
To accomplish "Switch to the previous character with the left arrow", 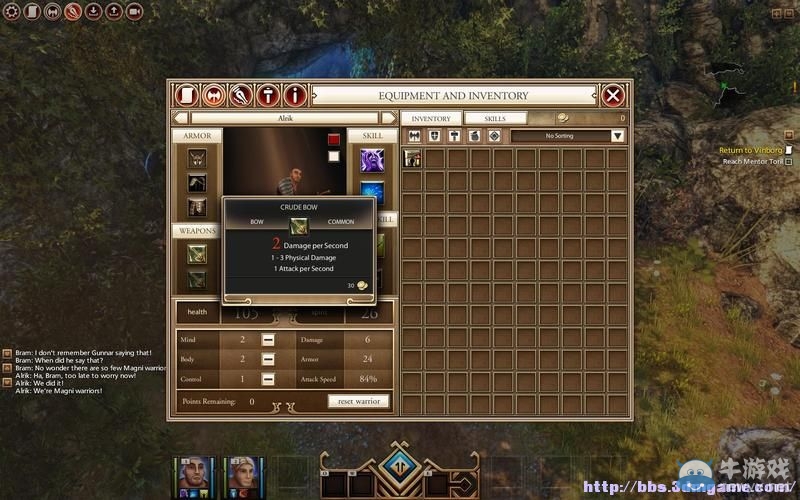I will tap(180, 118).
